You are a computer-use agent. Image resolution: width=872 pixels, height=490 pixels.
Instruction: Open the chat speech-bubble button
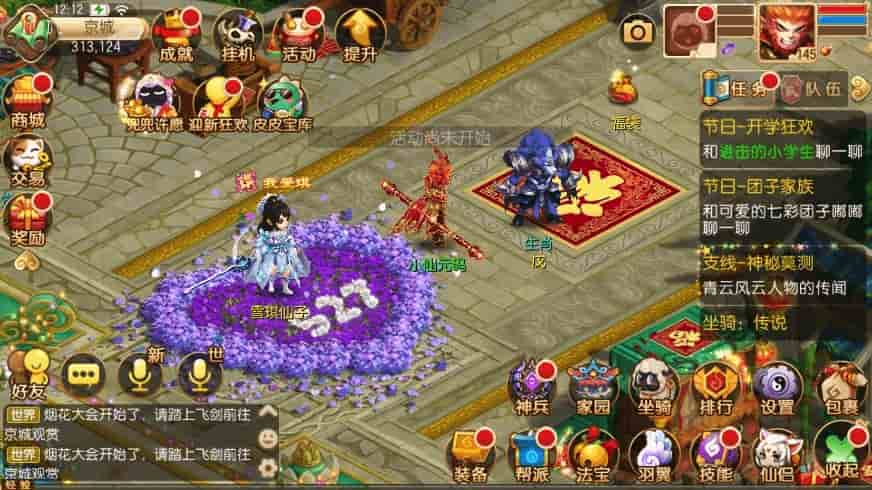coord(82,375)
